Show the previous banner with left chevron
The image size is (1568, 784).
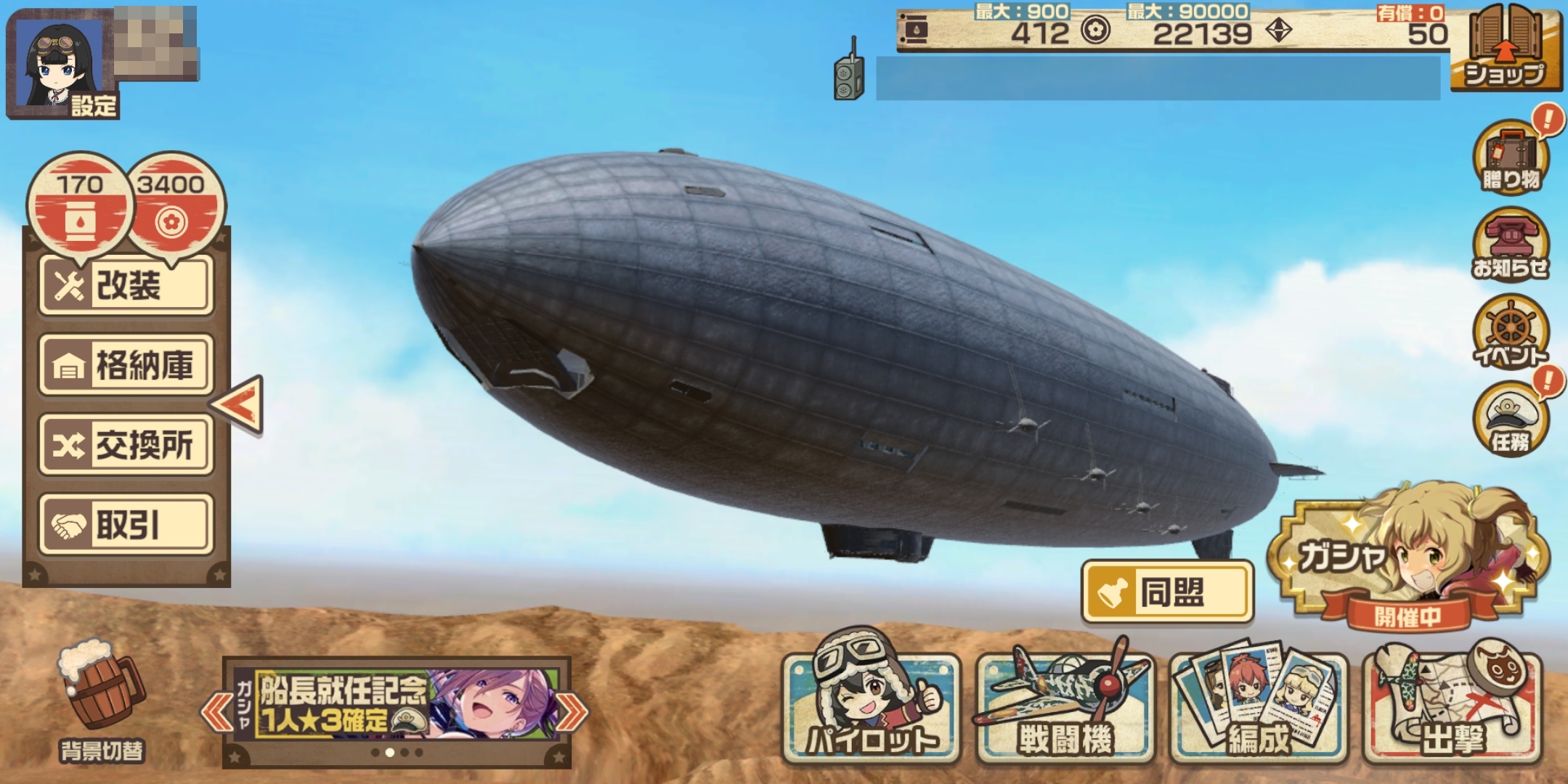point(215,711)
